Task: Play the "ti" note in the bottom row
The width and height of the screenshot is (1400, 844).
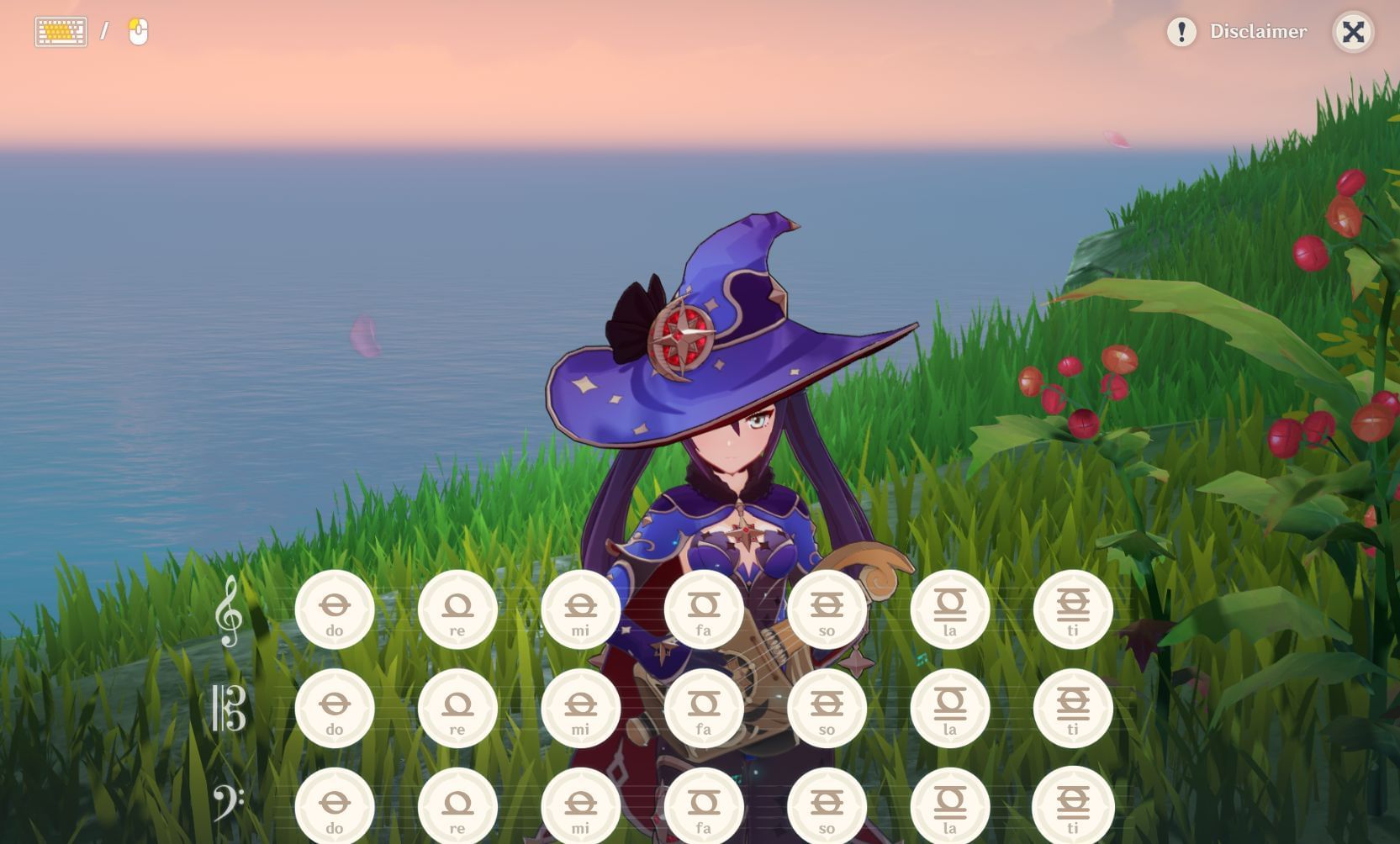Action: click(x=1073, y=804)
